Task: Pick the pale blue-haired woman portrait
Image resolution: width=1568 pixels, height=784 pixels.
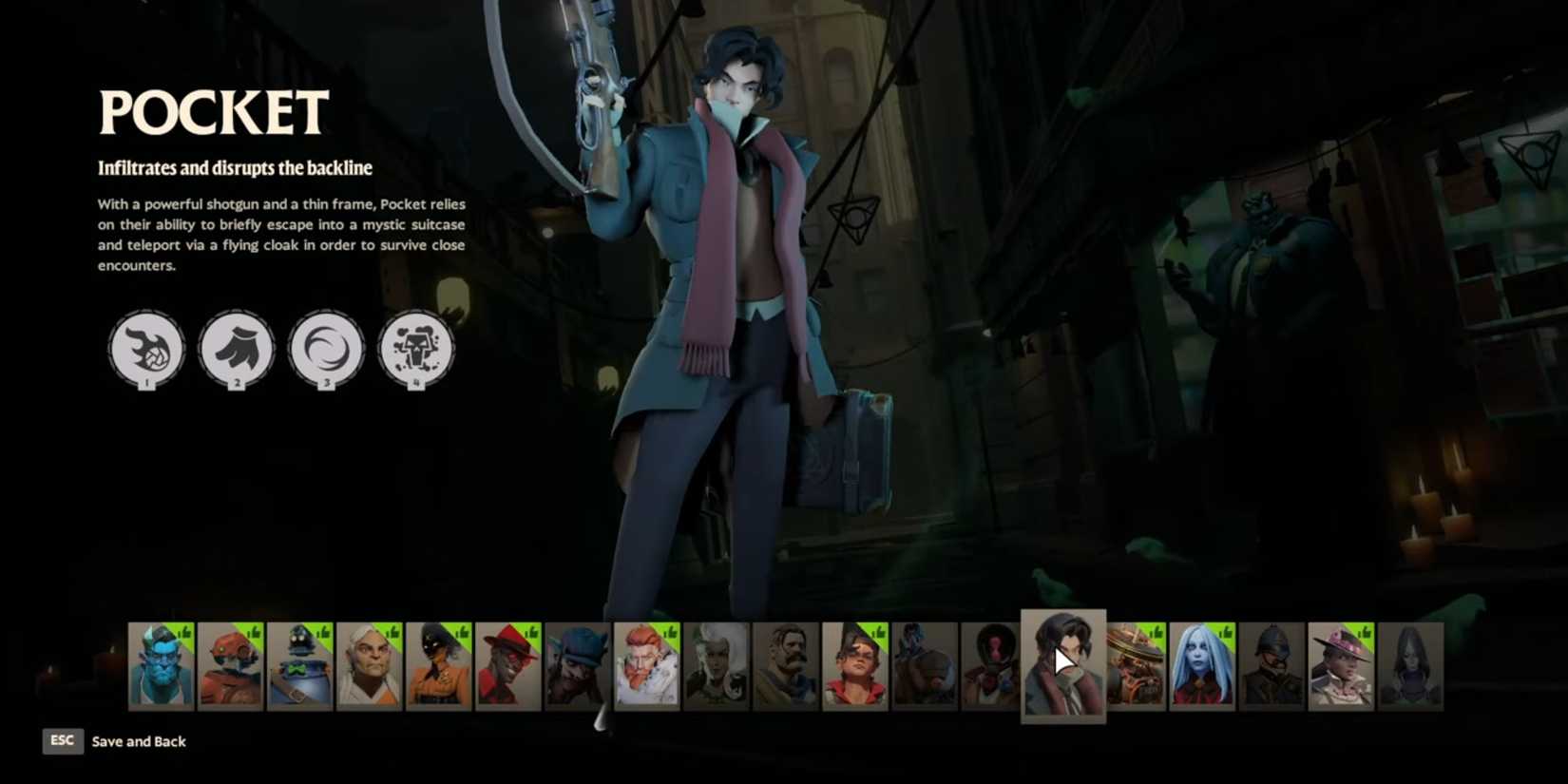Action: pos(1202,666)
